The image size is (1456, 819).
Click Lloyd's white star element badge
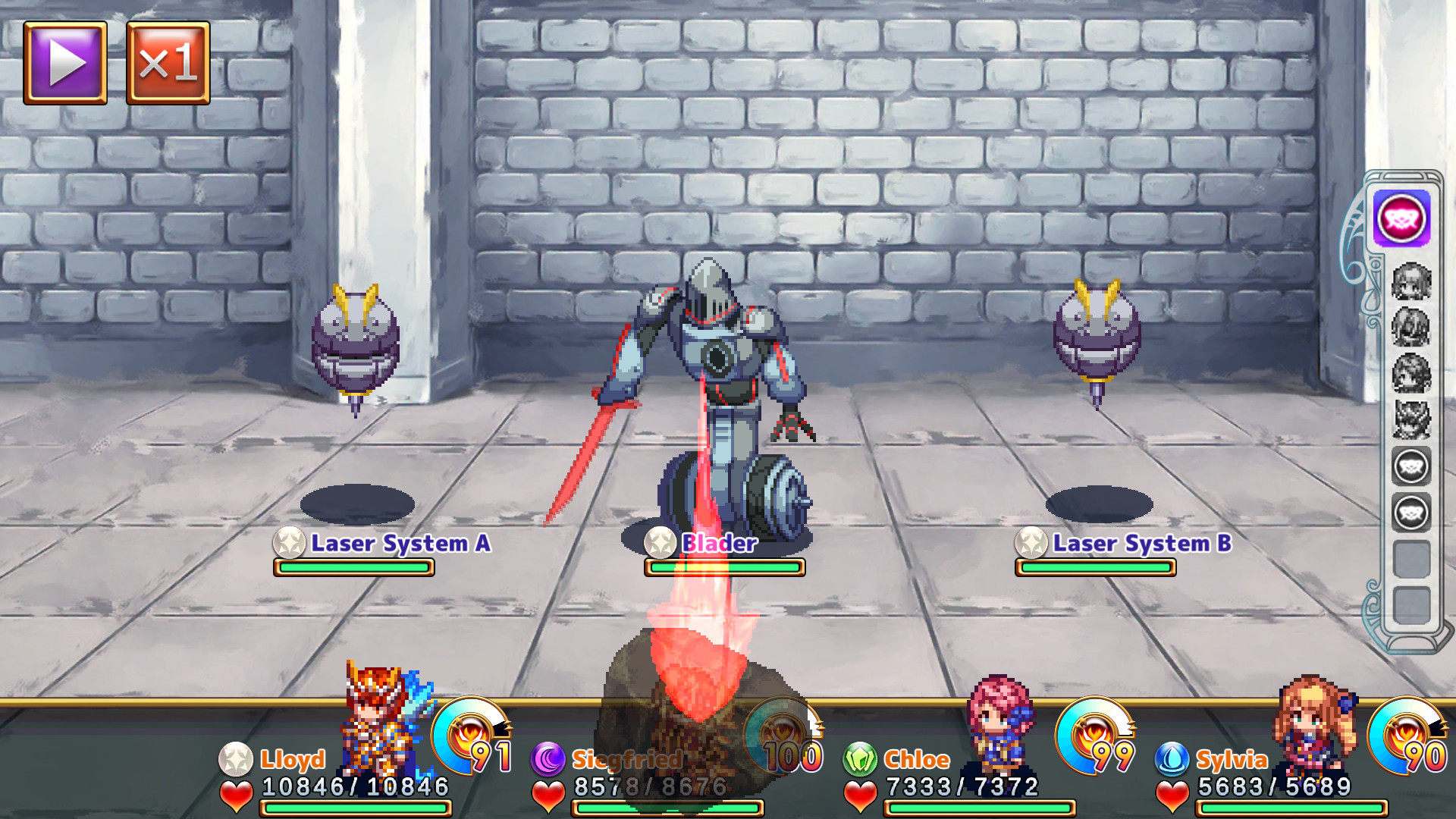(237, 759)
